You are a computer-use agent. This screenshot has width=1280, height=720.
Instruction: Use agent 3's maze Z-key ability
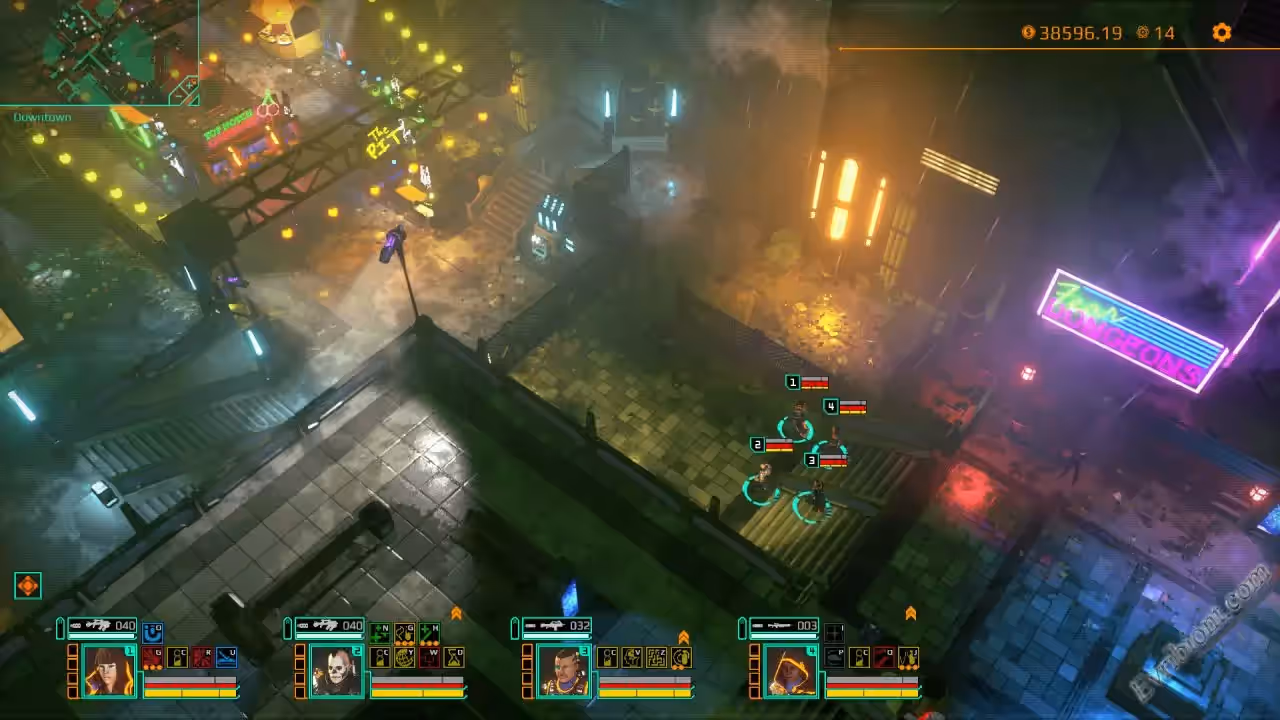coord(657,657)
